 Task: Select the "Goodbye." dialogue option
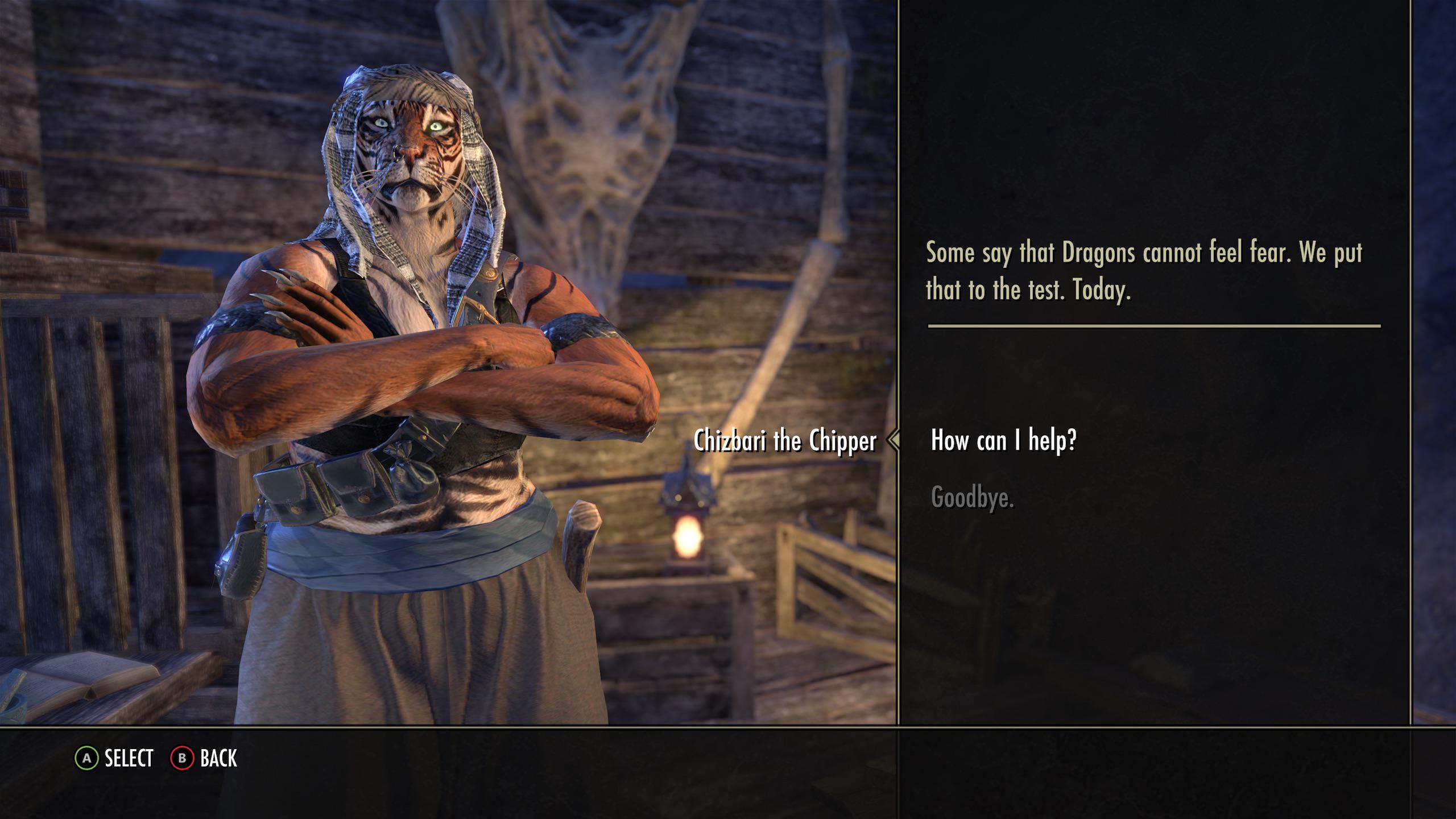tap(973, 498)
